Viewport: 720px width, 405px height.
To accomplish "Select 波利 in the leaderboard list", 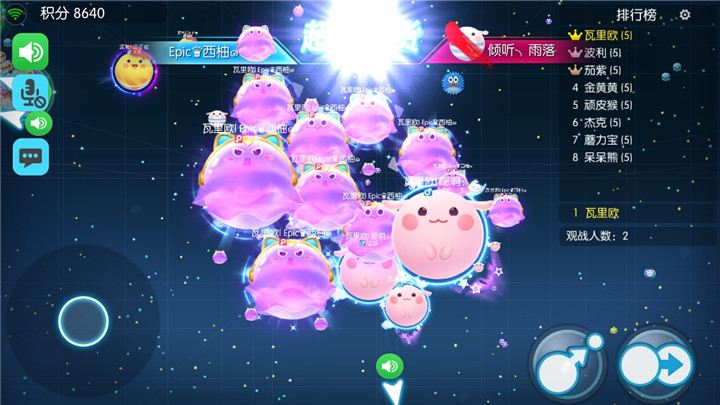I will coord(602,53).
